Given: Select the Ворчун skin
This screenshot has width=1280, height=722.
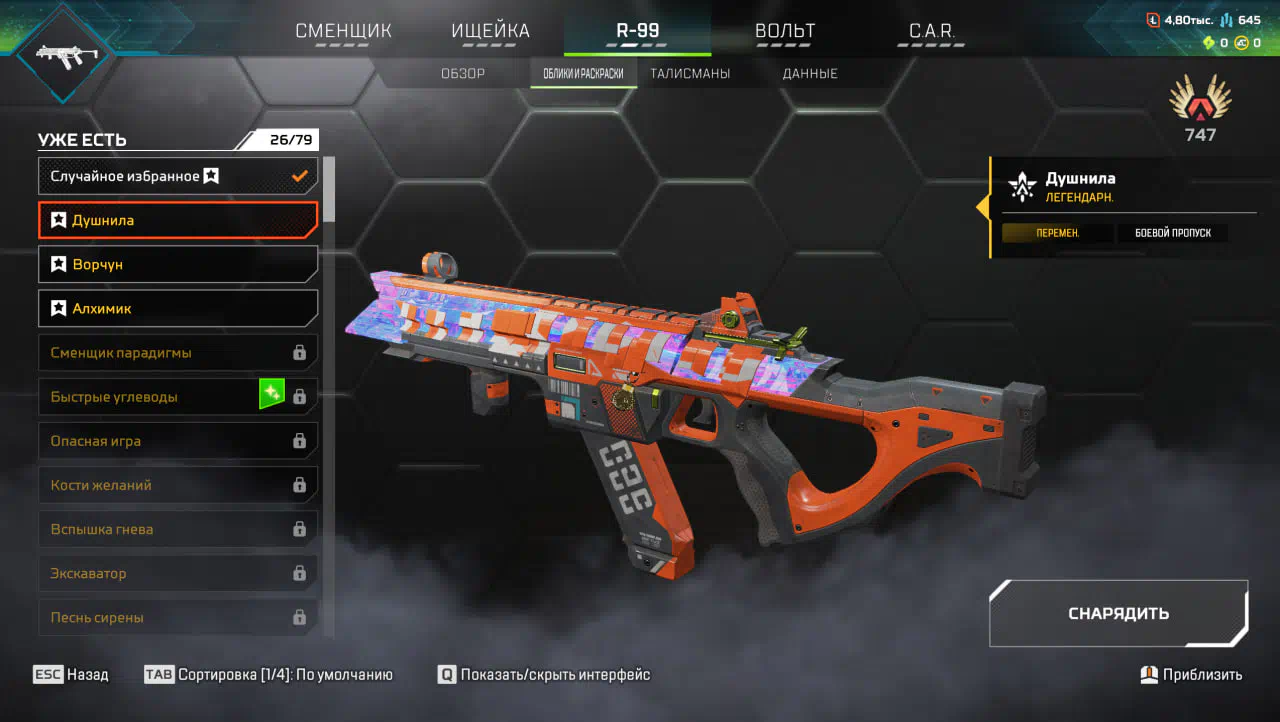Looking at the screenshot, I should (178, 264).
